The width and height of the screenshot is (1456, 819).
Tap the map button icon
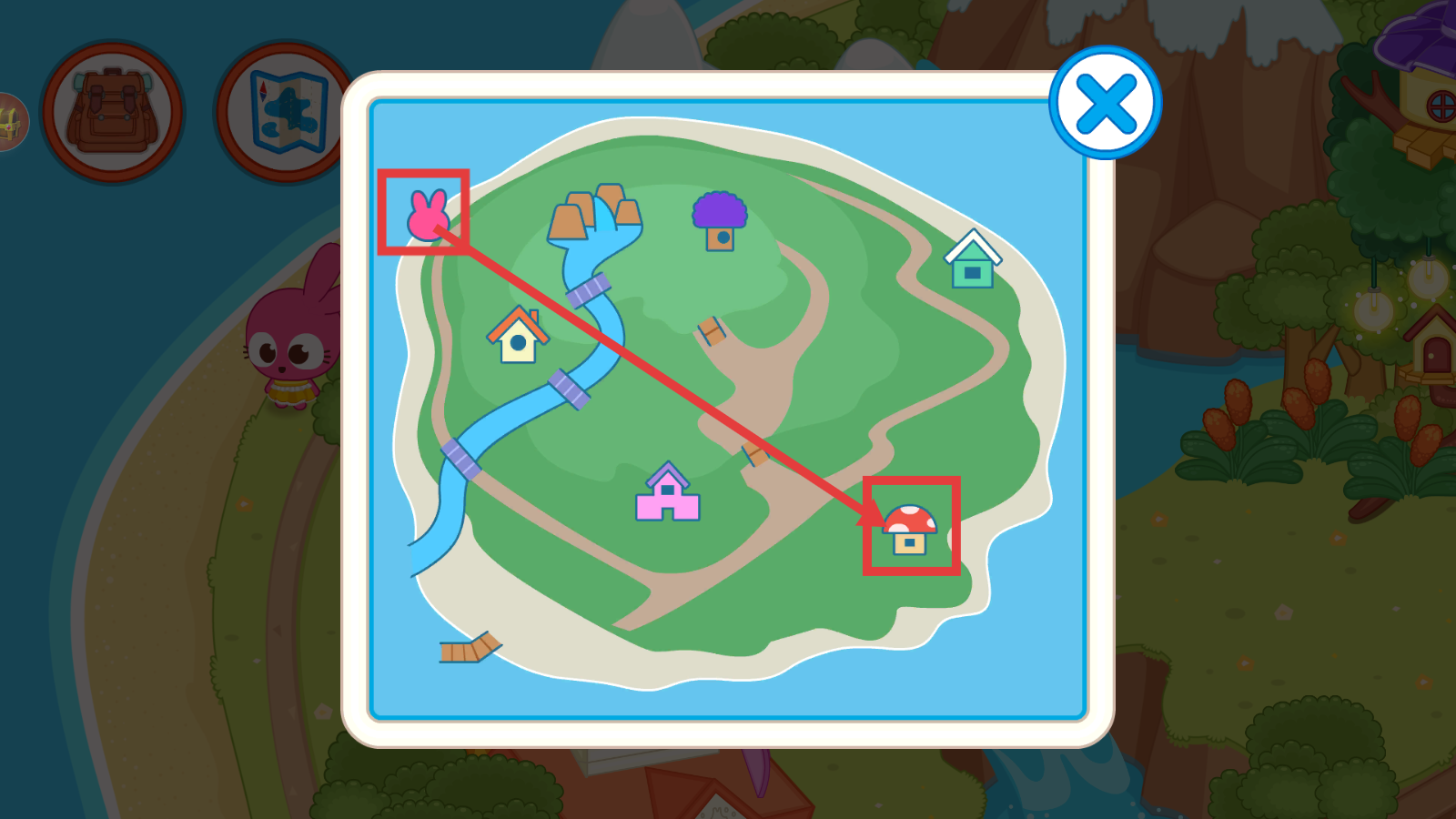click(x=285, y=113)
